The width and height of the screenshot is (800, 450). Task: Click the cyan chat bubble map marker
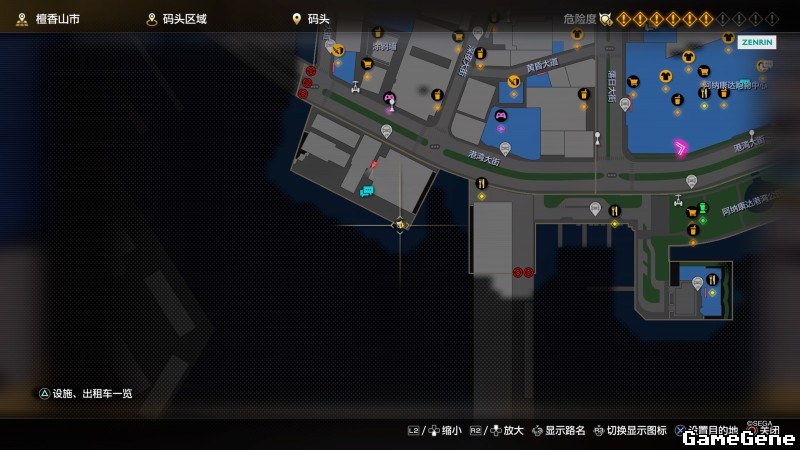pos(367,190)
